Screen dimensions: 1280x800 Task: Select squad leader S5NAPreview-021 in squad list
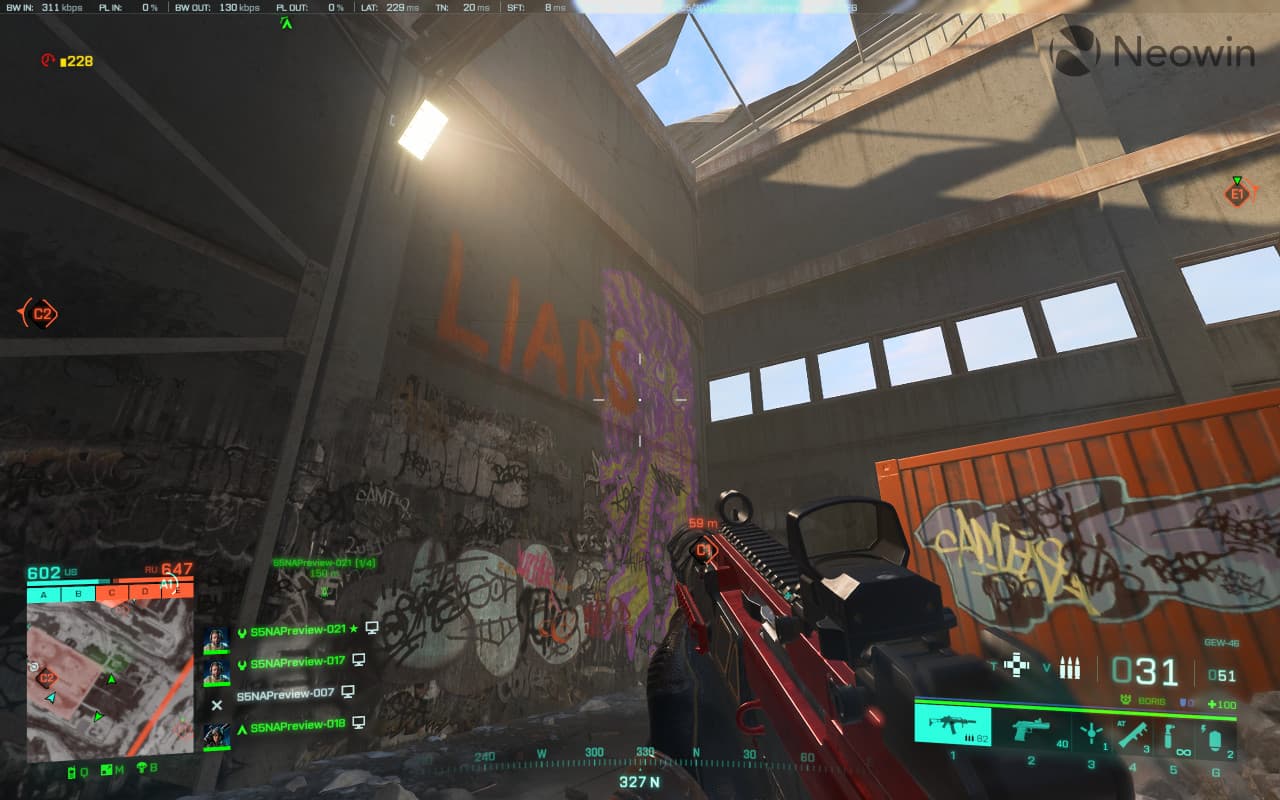[x=297, y=629]
